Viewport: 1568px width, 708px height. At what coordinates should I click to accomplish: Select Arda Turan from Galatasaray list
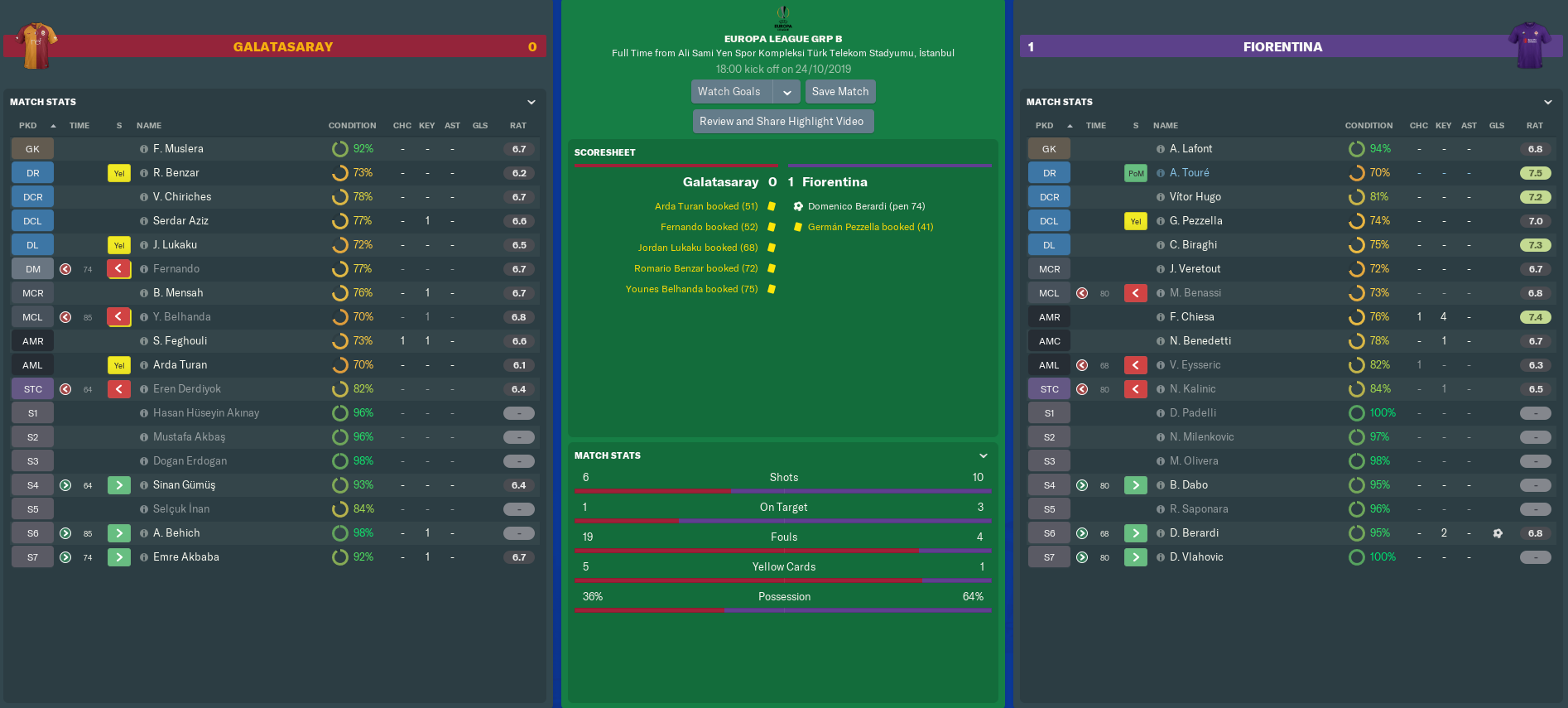tap(180, 365)
